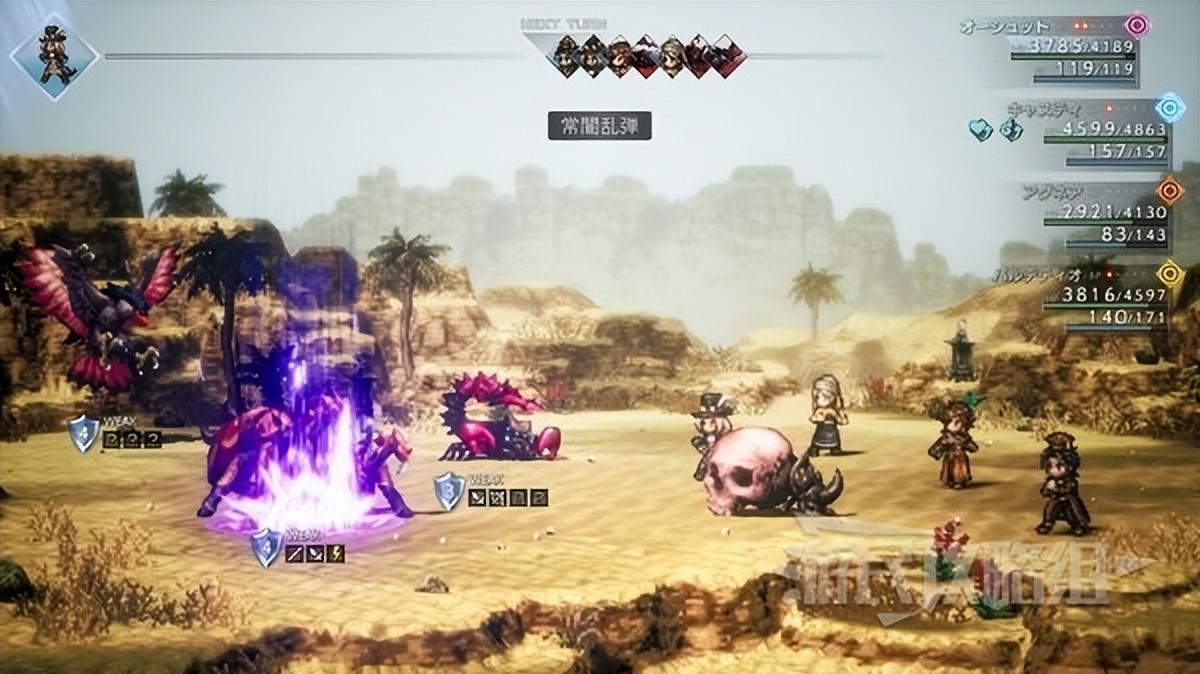The height and width of the screenshot is (674, 1200).
Task: Choose キャスティ's blue target ring icon
Action: pos(1168,107)
